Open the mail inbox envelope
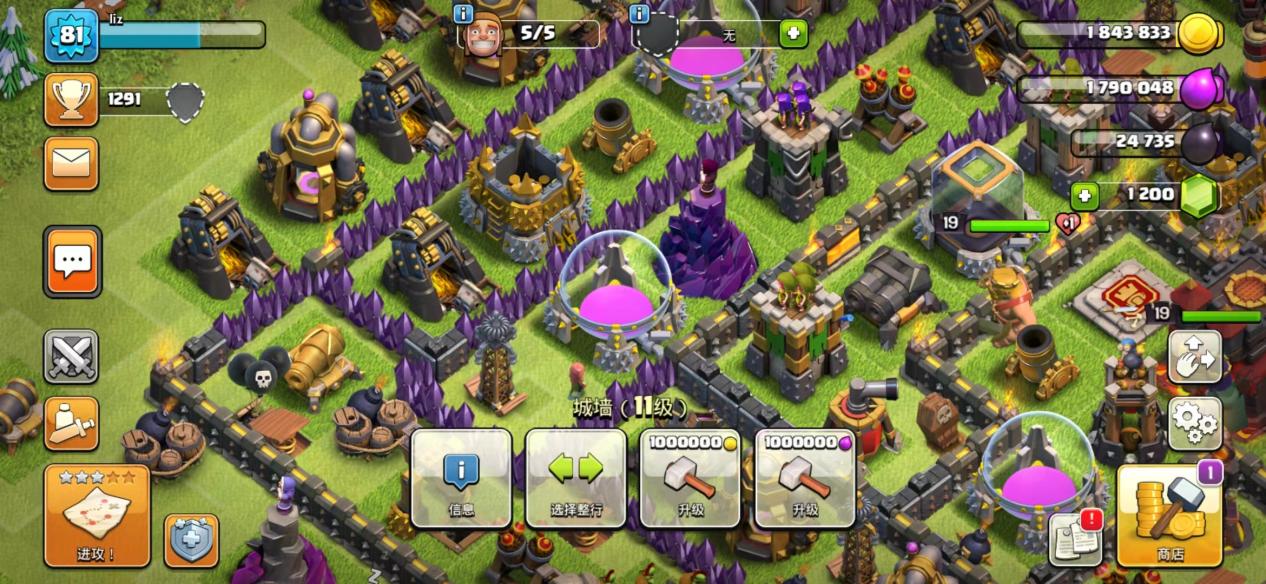 pyautogui.click(x=71, y=164)
